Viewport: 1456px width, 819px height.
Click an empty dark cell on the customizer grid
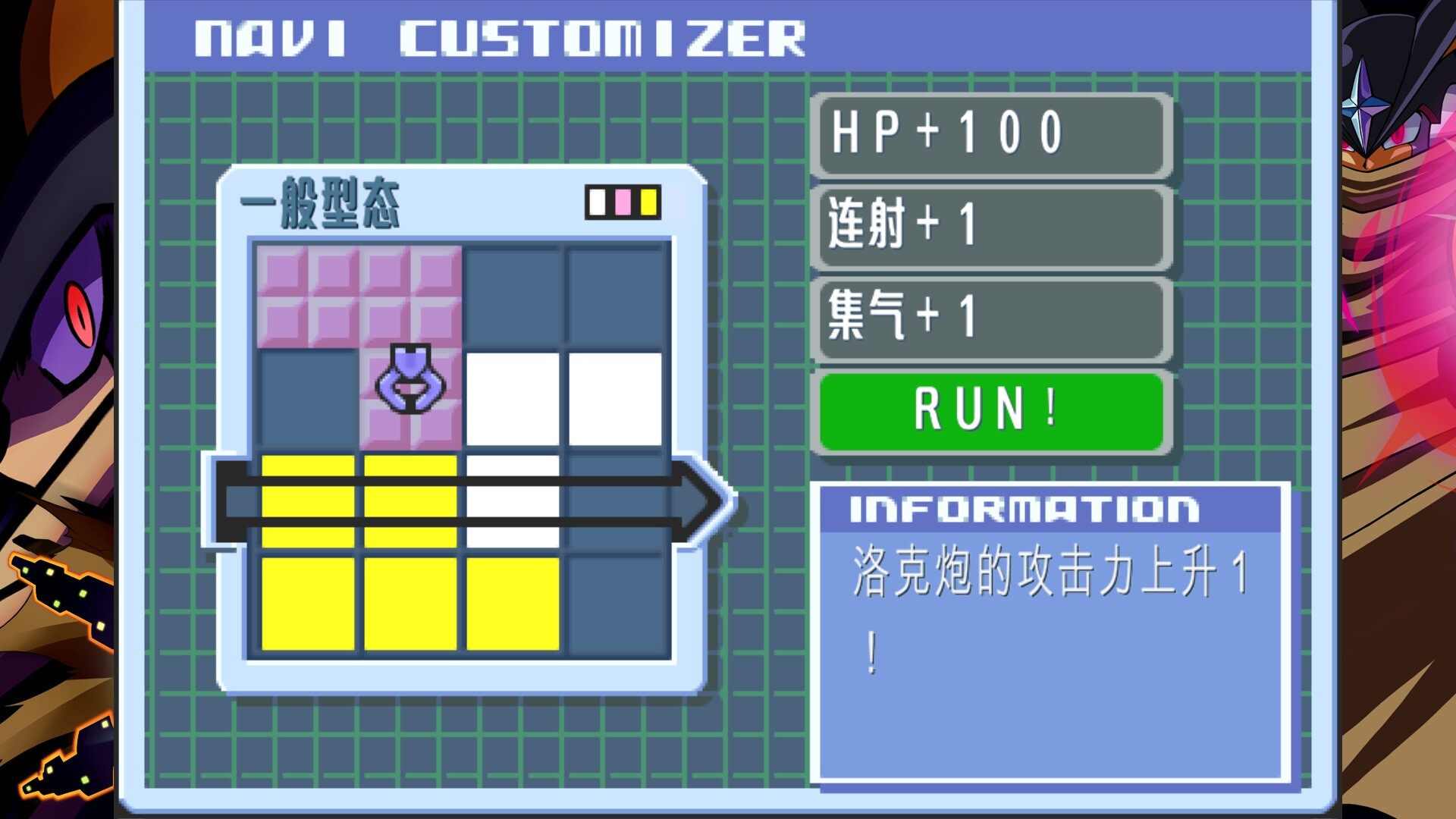pos(614,296)
